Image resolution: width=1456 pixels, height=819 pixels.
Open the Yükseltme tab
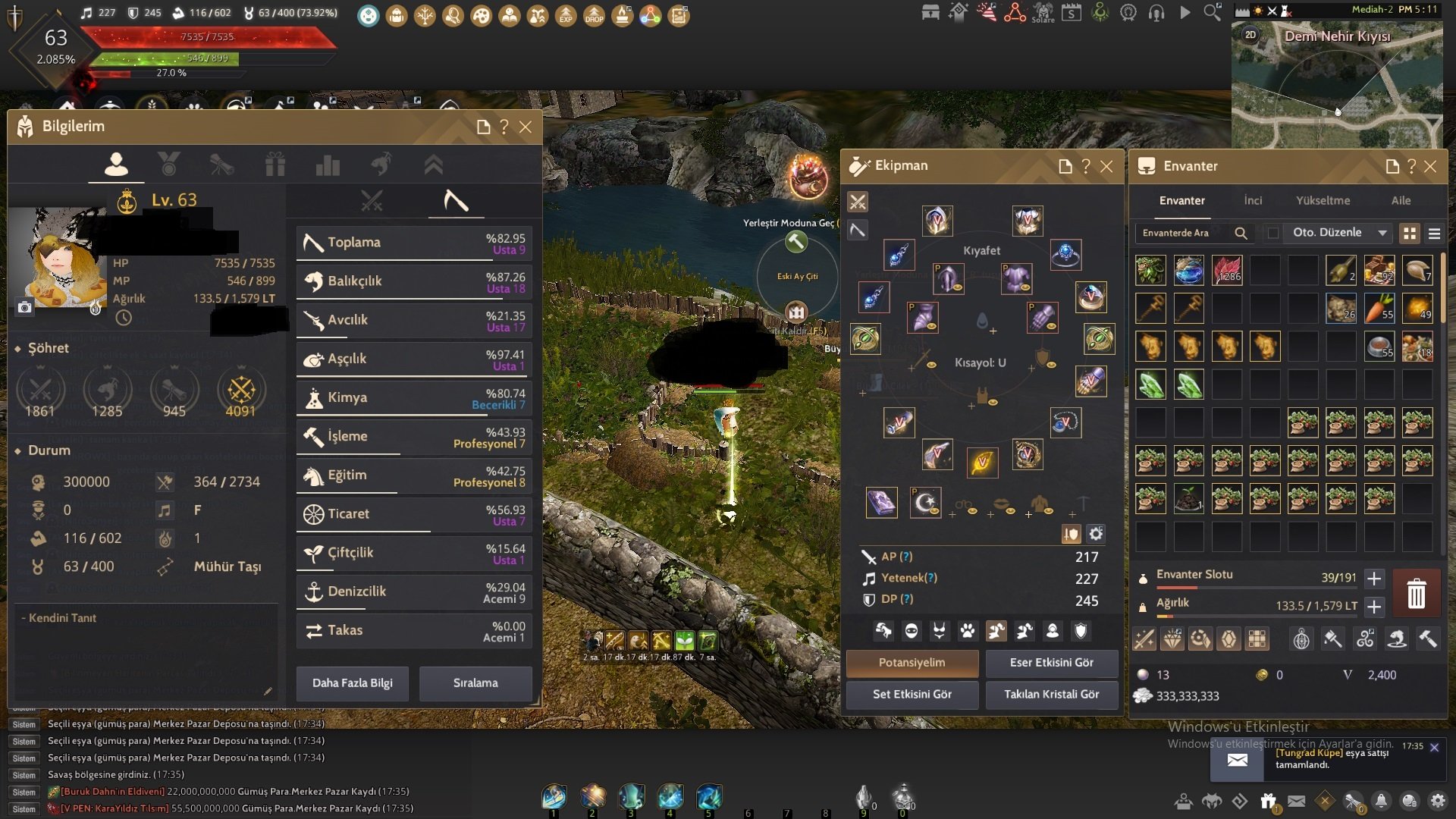(x=1323, y=201)
